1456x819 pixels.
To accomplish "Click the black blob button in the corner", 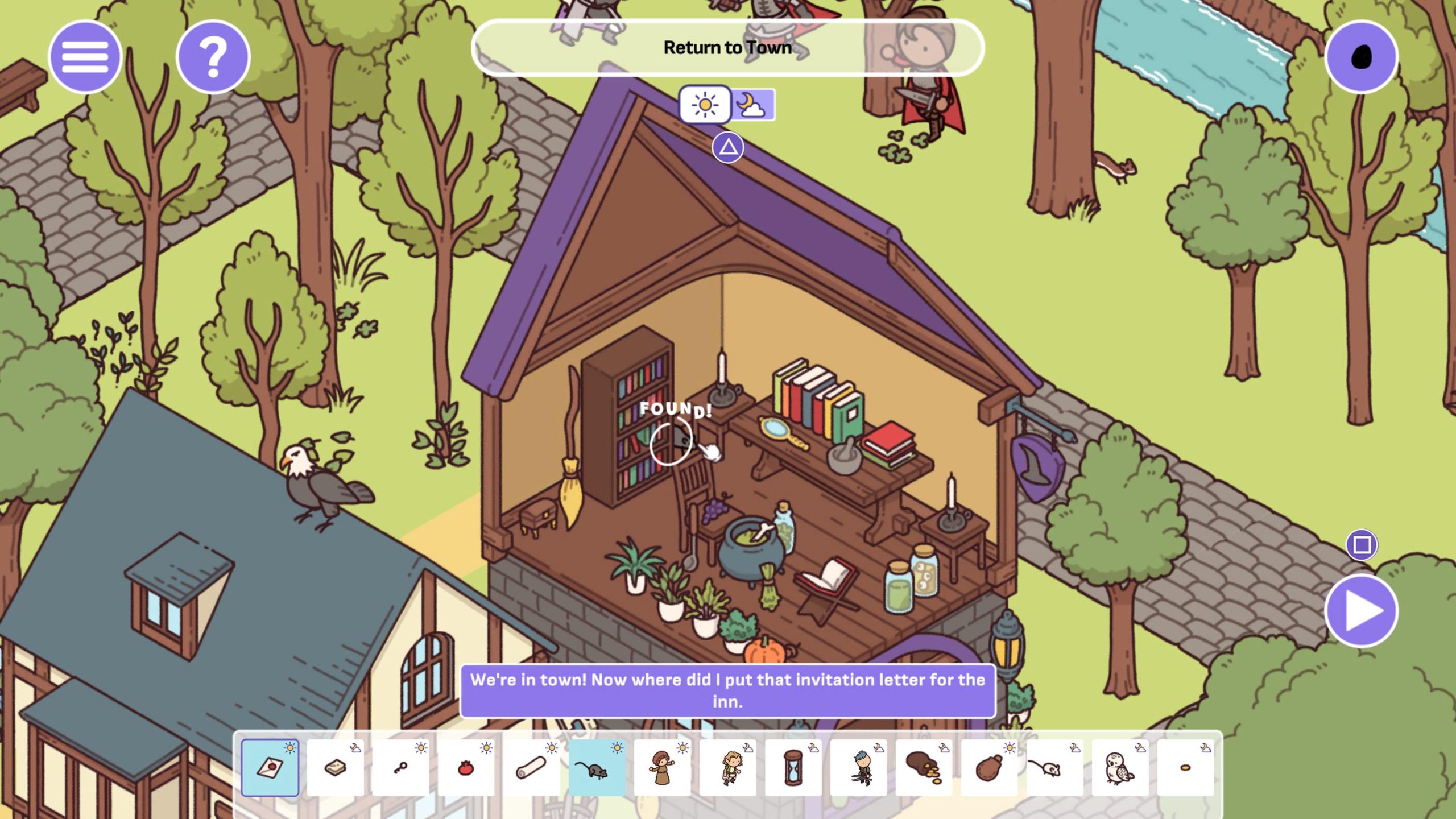I will [x=1361, y=57].
